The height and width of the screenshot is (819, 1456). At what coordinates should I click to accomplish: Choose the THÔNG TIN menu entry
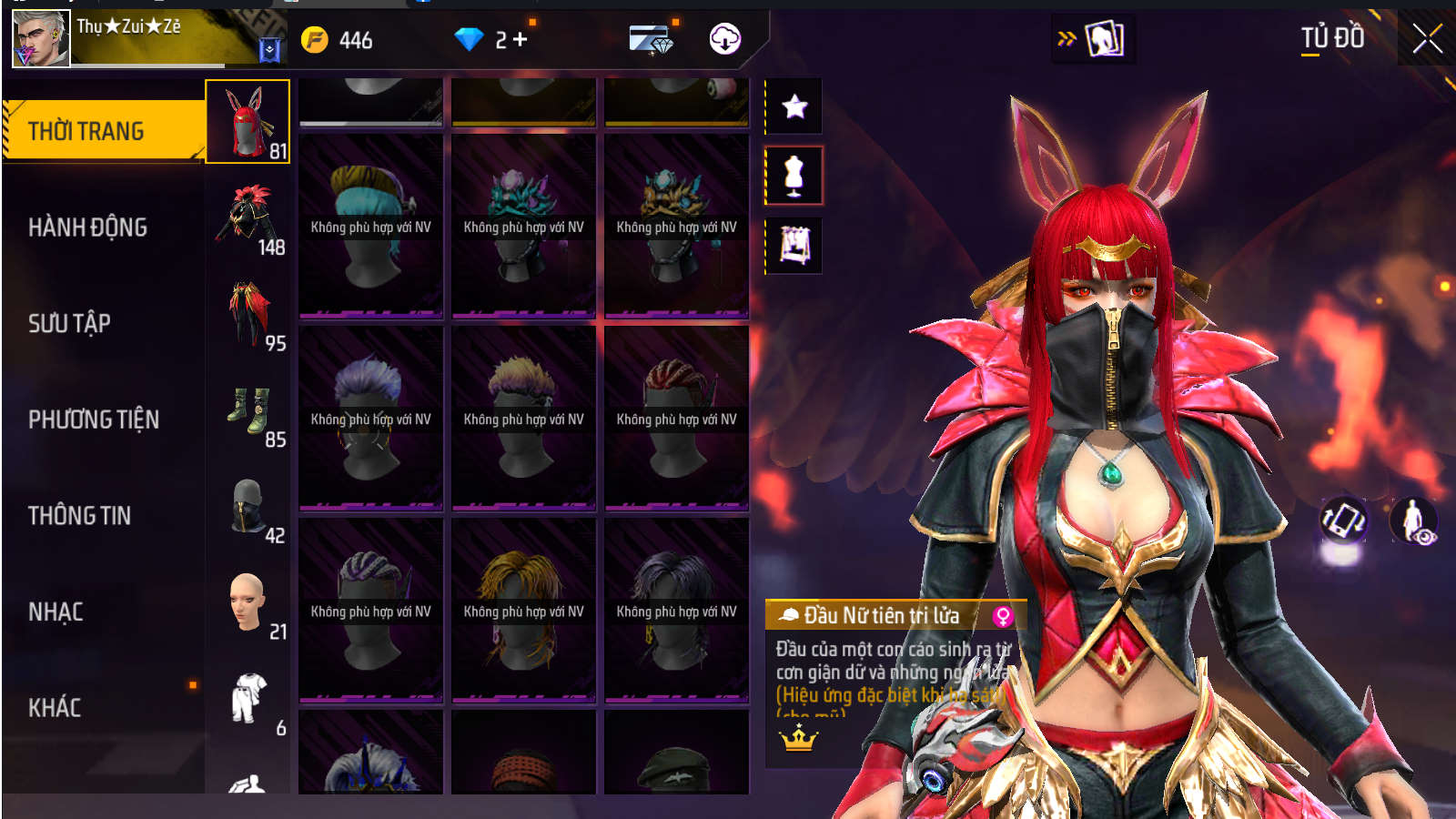(79, 516)
